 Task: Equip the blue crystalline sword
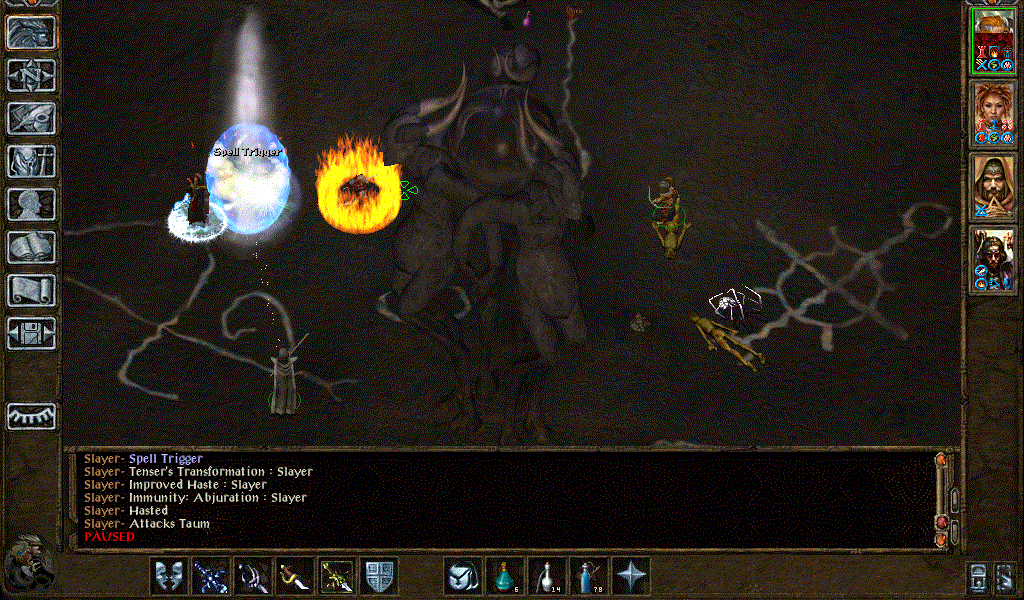coord(211,576)
